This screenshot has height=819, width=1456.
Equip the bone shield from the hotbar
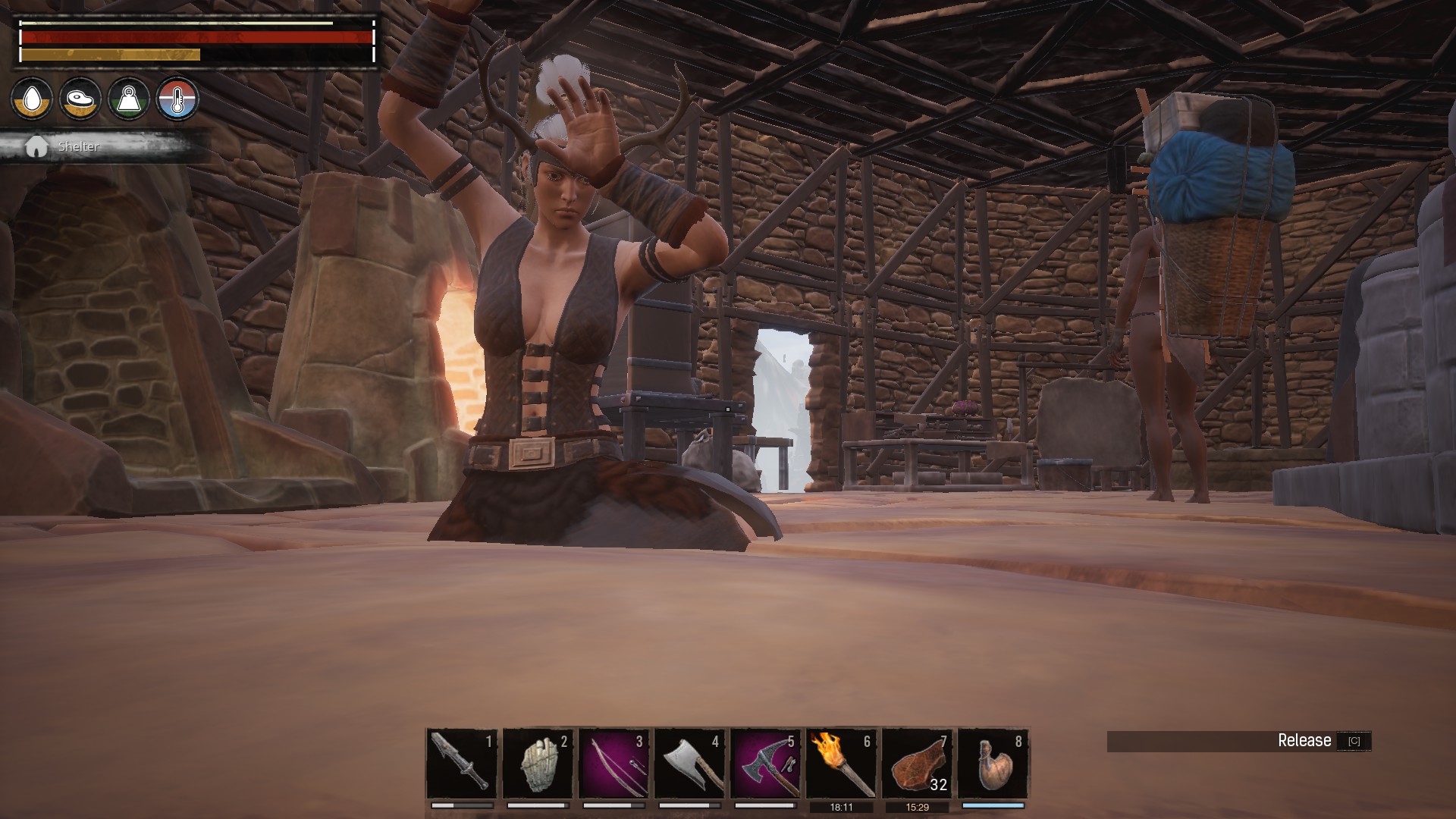[538, 763]
